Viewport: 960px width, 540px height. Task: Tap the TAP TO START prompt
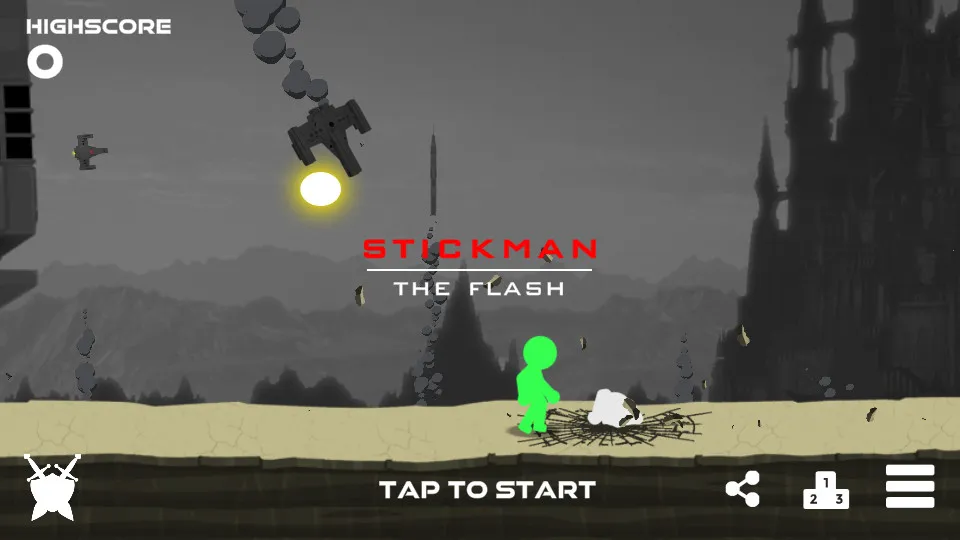487,490
